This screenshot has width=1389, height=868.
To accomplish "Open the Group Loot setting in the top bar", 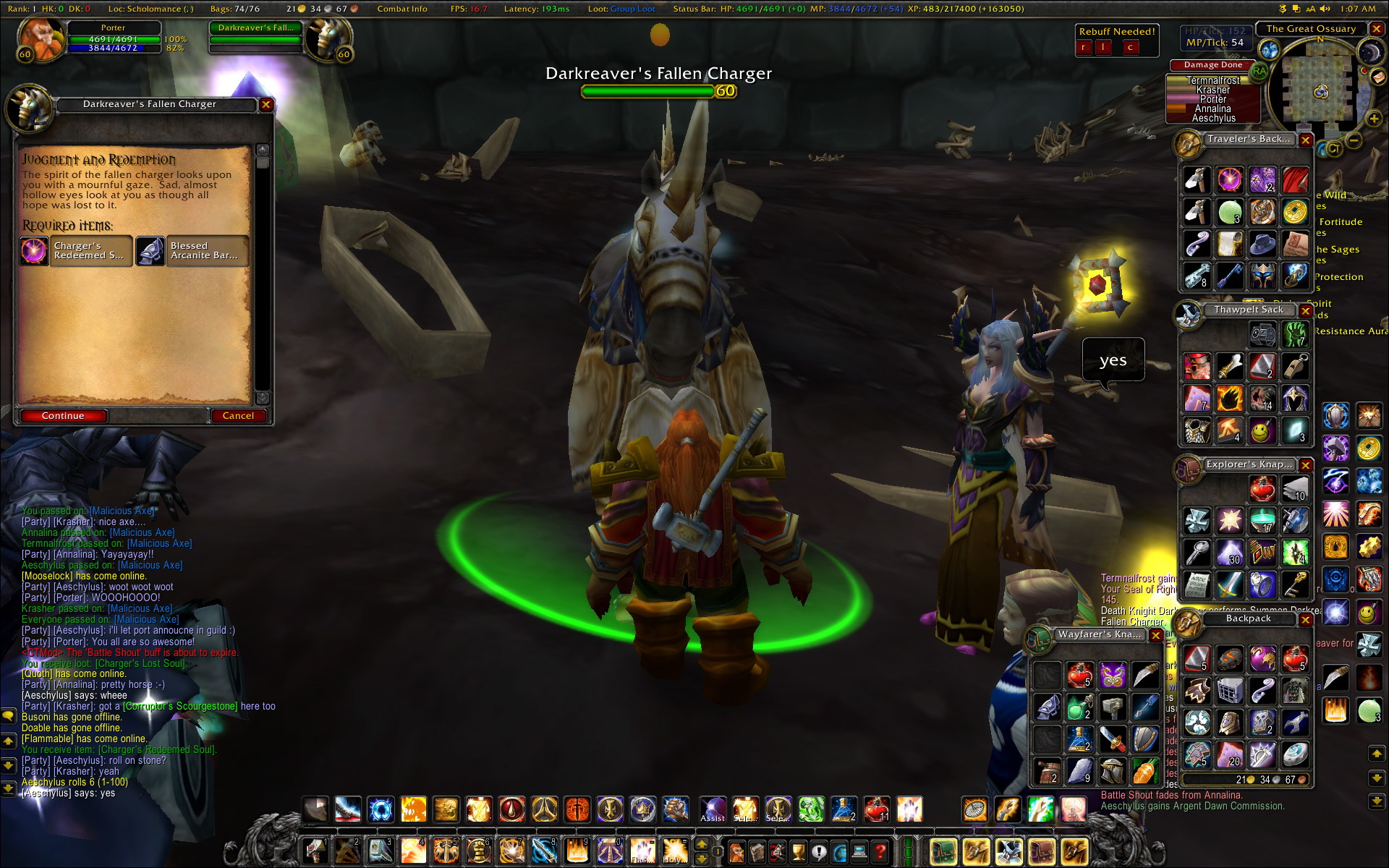I will pos(632,9).
